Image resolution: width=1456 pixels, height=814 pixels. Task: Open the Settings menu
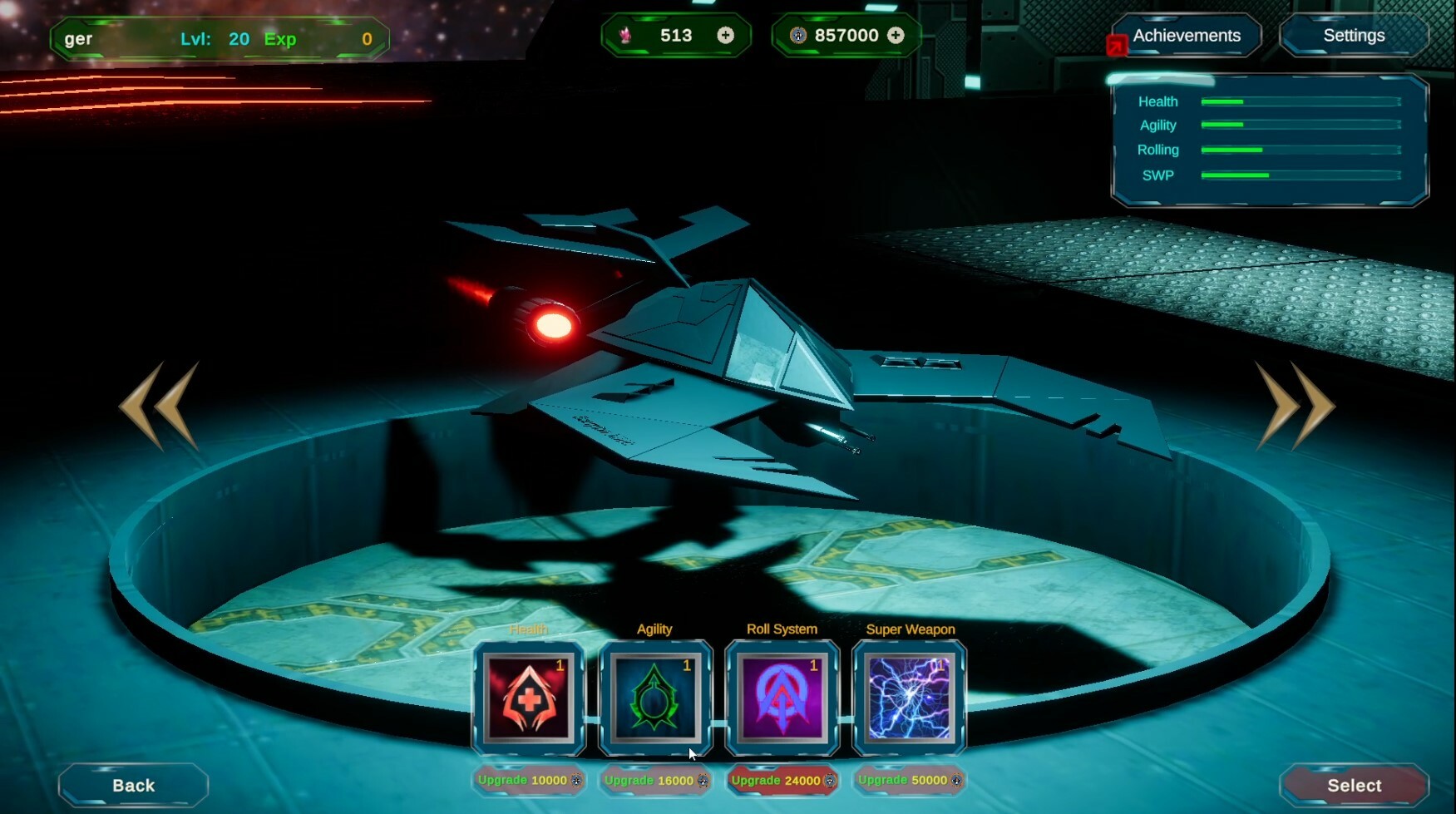coord(1354,35)
